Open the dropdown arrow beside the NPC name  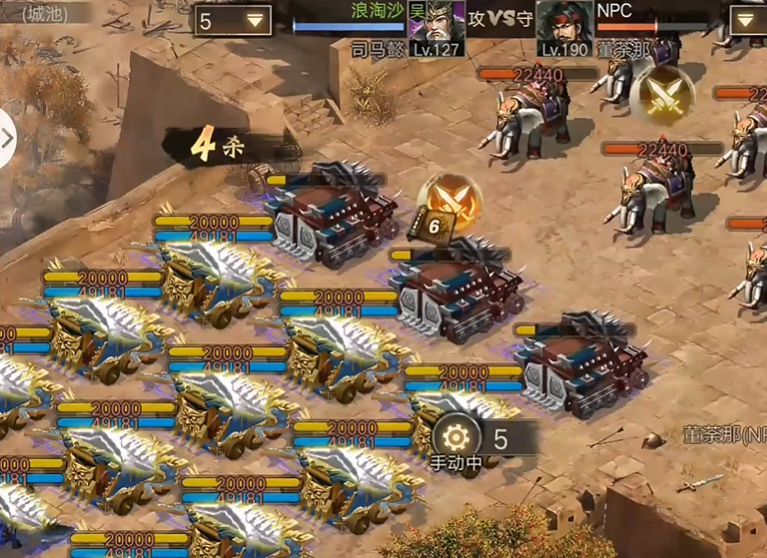pos(748,20)
